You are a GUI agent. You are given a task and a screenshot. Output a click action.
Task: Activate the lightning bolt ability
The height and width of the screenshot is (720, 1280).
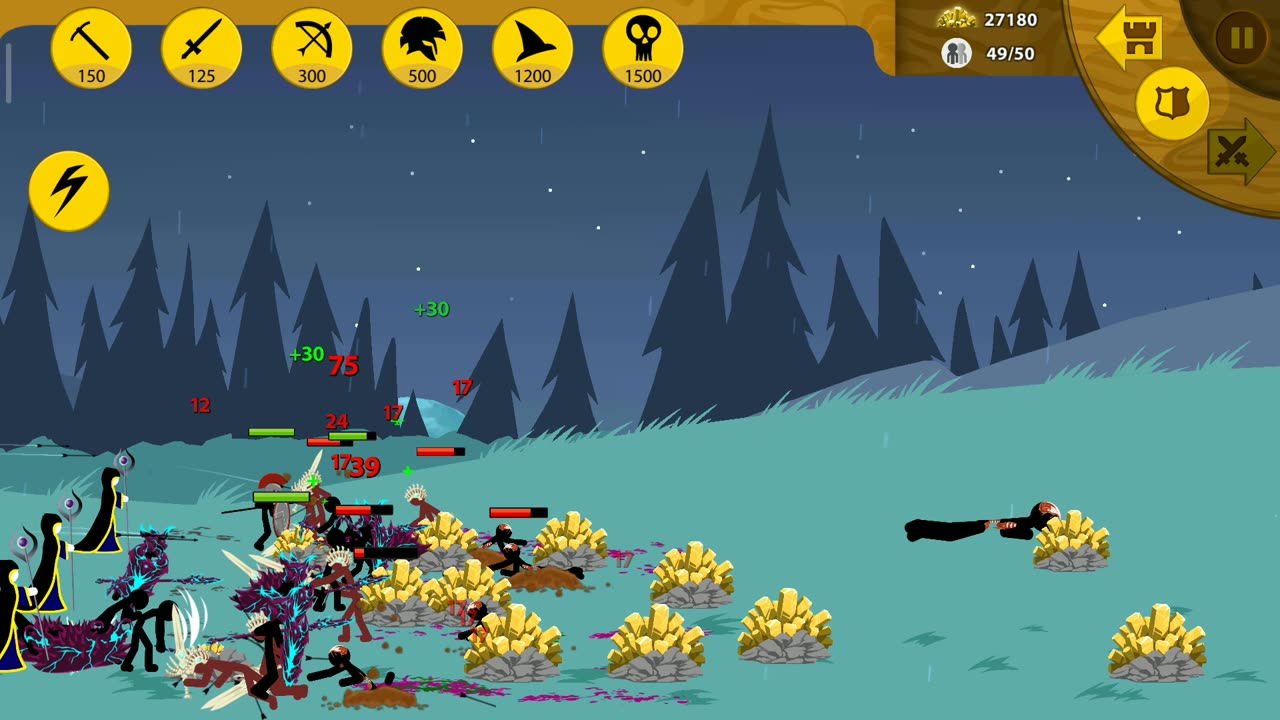(x=69, y=190)
